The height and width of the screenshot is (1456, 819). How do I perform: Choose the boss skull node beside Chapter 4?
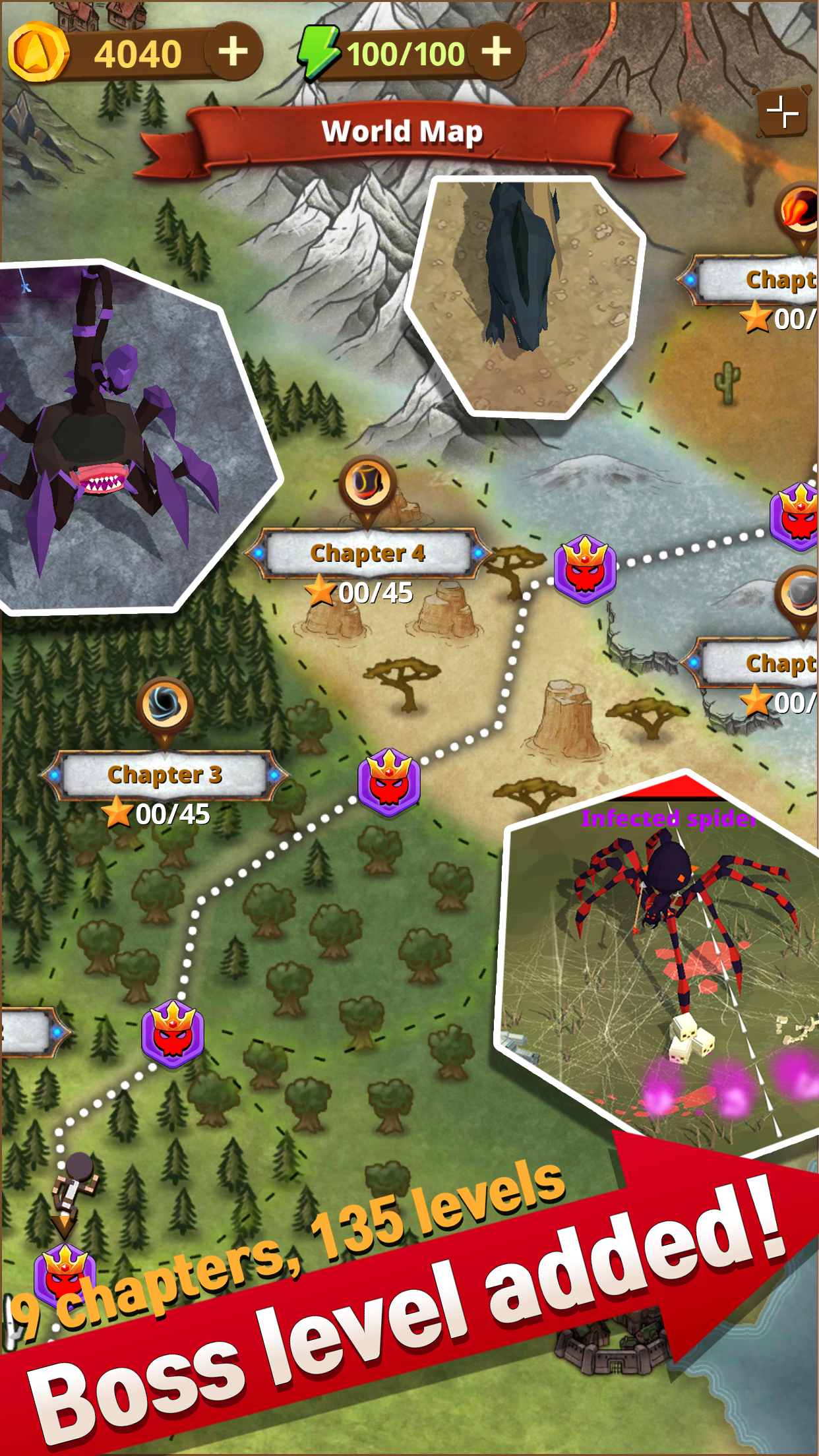(585, 569)
